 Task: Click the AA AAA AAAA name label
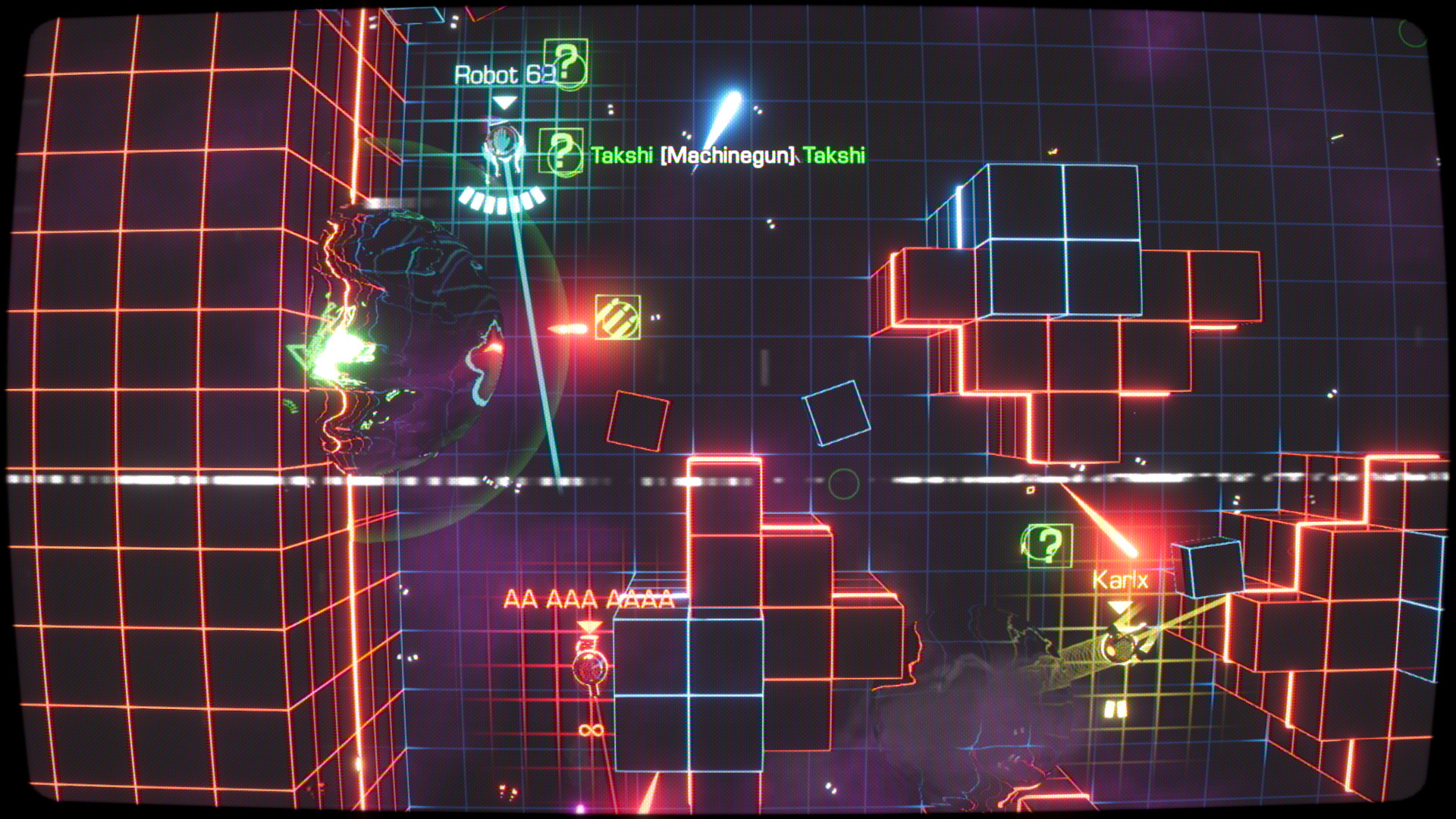[x=588, y=600]
